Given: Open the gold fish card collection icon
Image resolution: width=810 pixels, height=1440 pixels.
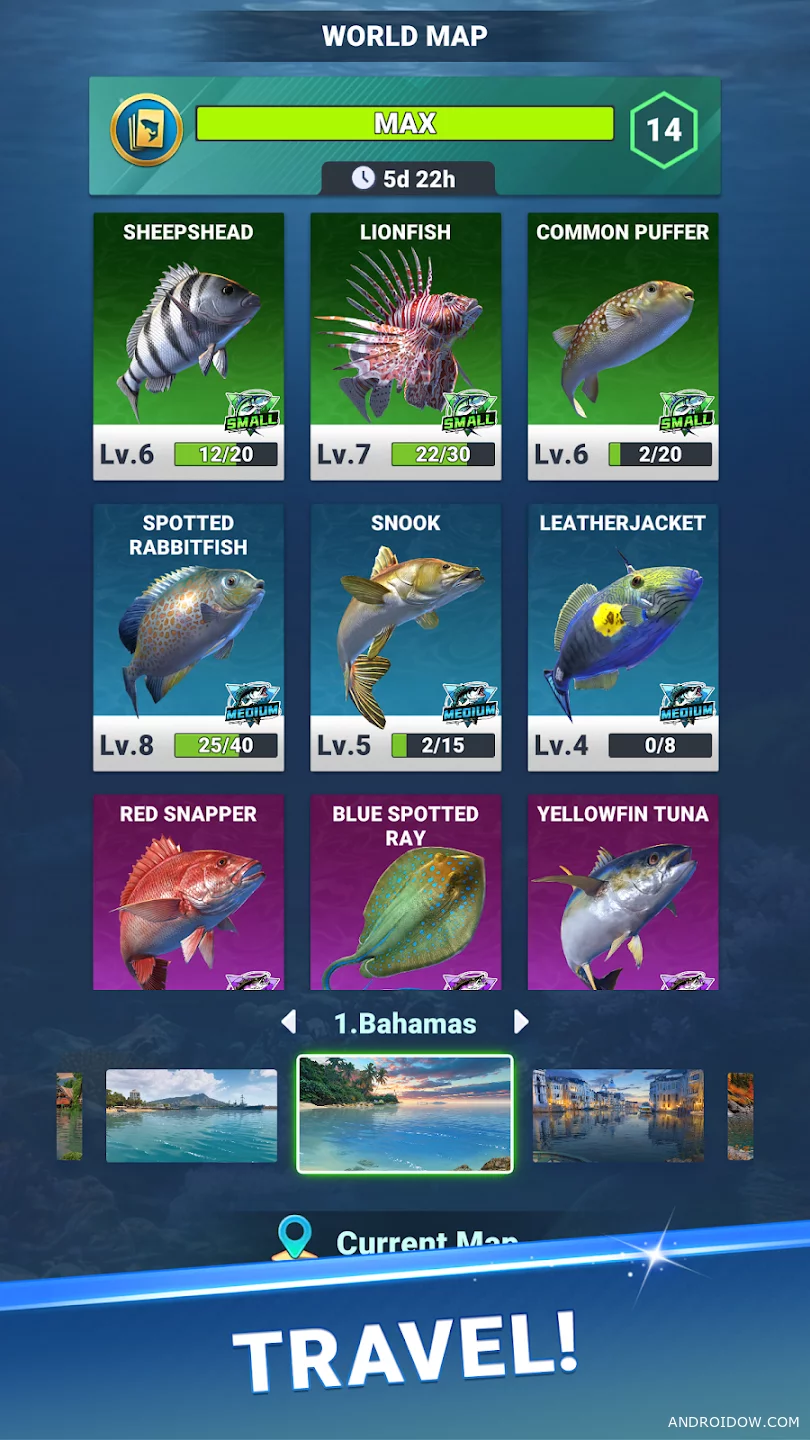Looking at the screenshot, I should [x=146, y=130].
